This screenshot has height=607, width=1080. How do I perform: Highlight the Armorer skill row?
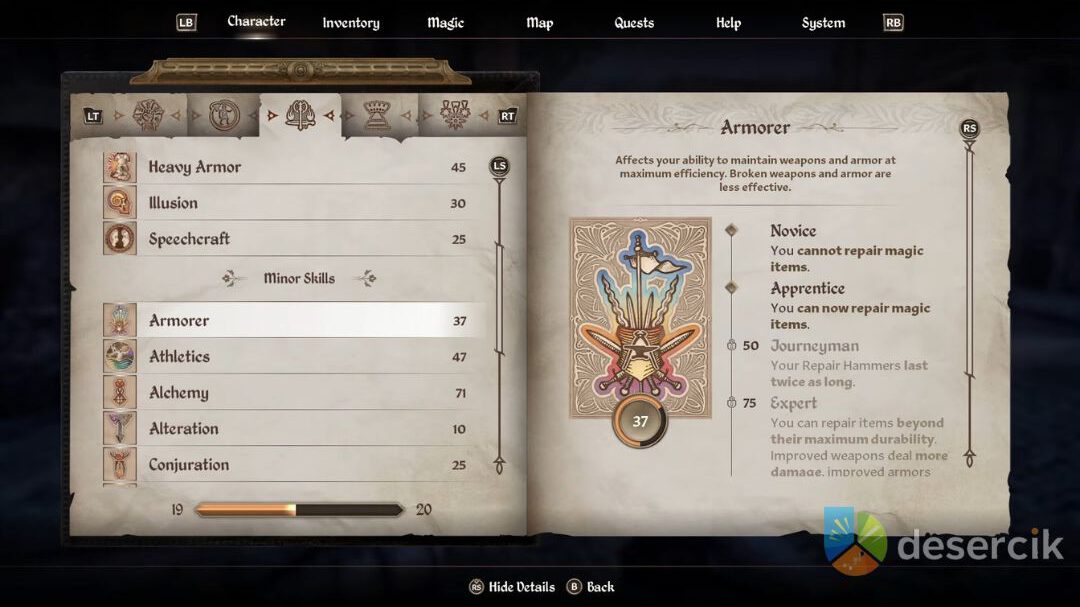[290, 321]
